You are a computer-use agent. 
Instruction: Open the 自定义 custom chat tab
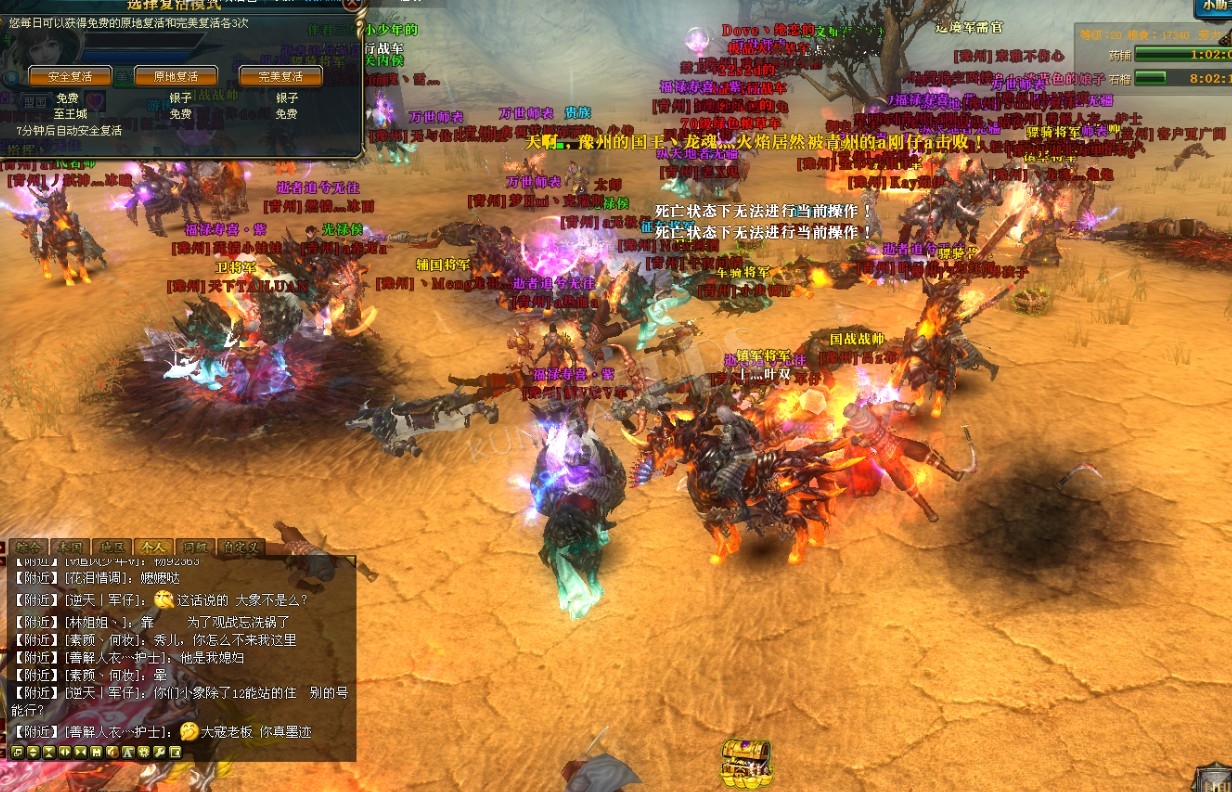tap(243, 547)
